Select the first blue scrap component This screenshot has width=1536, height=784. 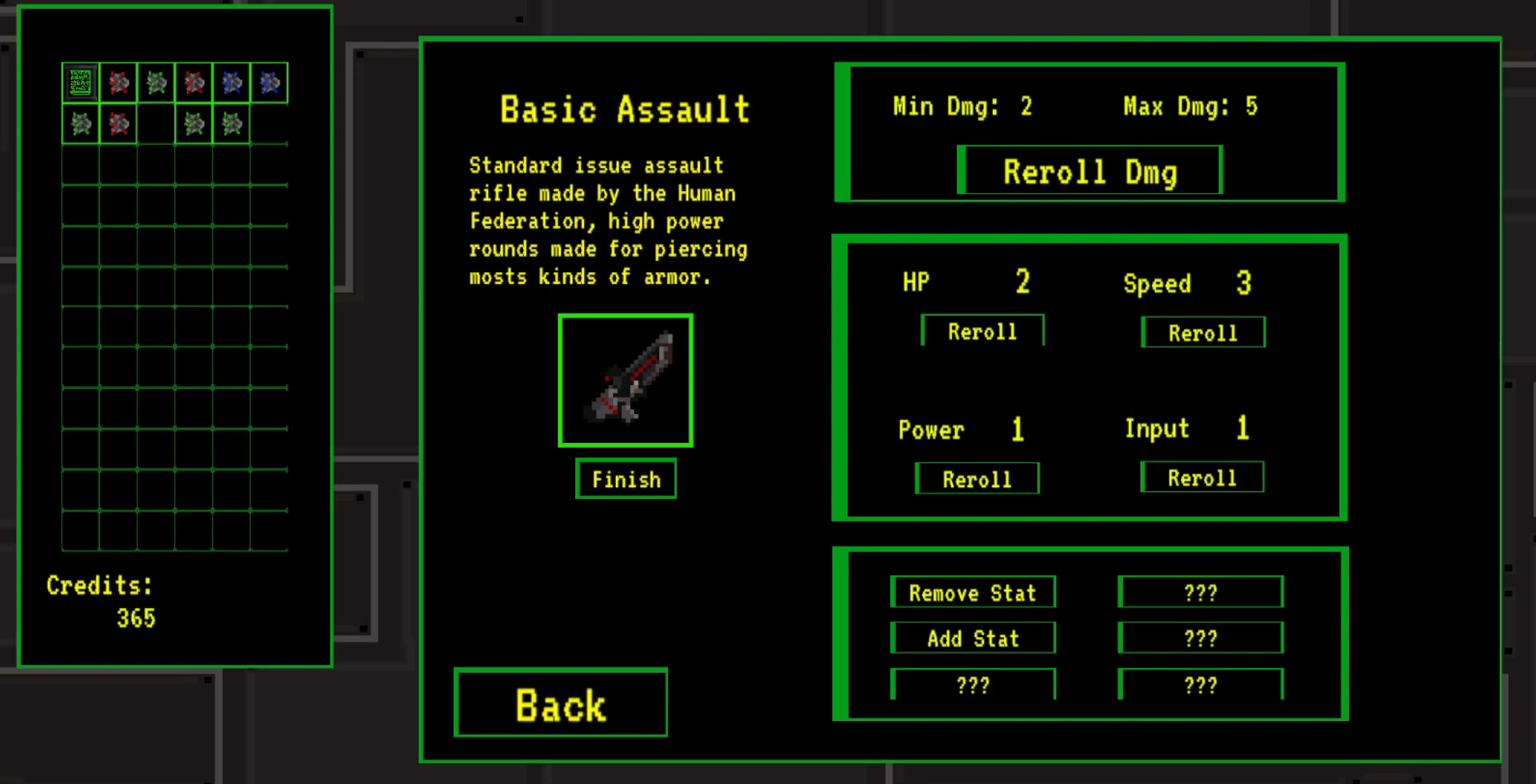click(232, 82)
